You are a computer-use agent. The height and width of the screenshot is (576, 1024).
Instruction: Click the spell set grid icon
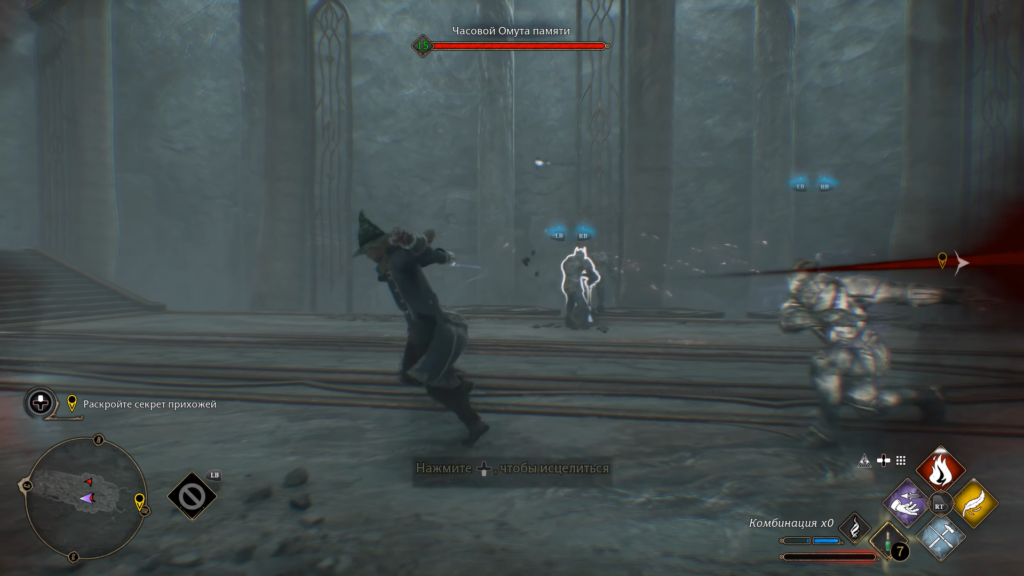900,461
